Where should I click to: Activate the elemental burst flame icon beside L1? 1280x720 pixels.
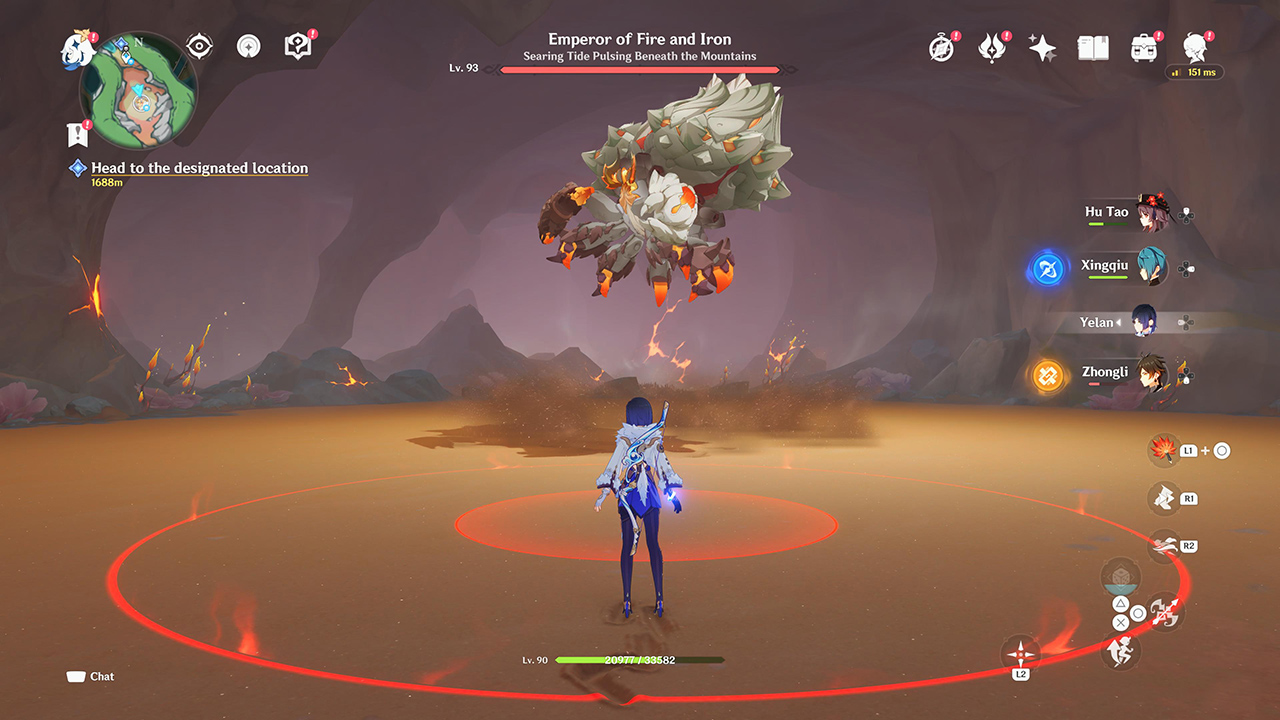point(1162,450)
